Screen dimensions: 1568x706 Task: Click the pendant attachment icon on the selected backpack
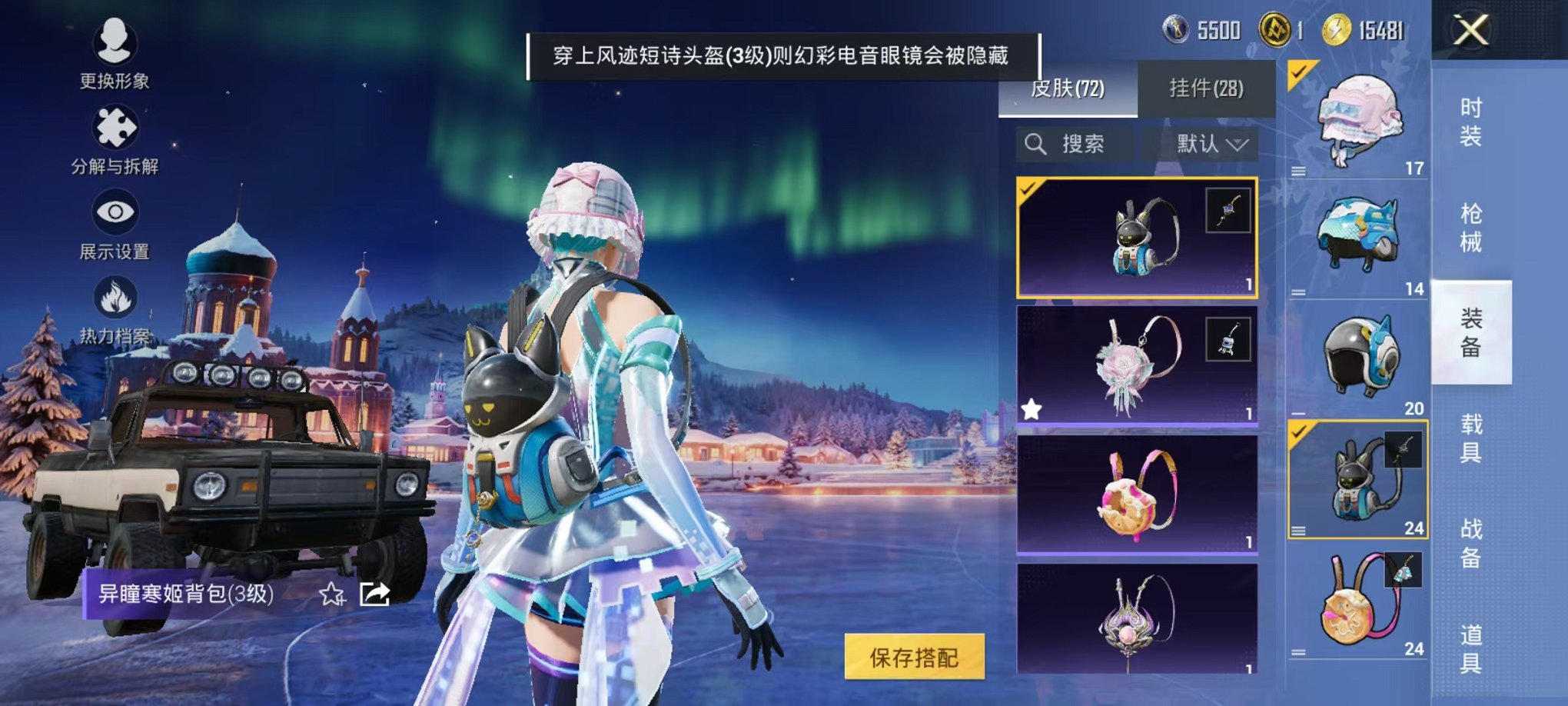pyautogui.click(x=1231, y=210)
